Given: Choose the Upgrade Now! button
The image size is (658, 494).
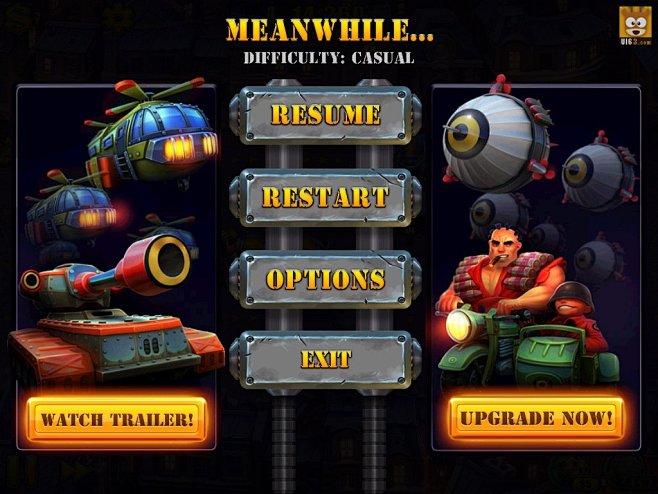Looking at the screenshot, I should click(536, 417).
